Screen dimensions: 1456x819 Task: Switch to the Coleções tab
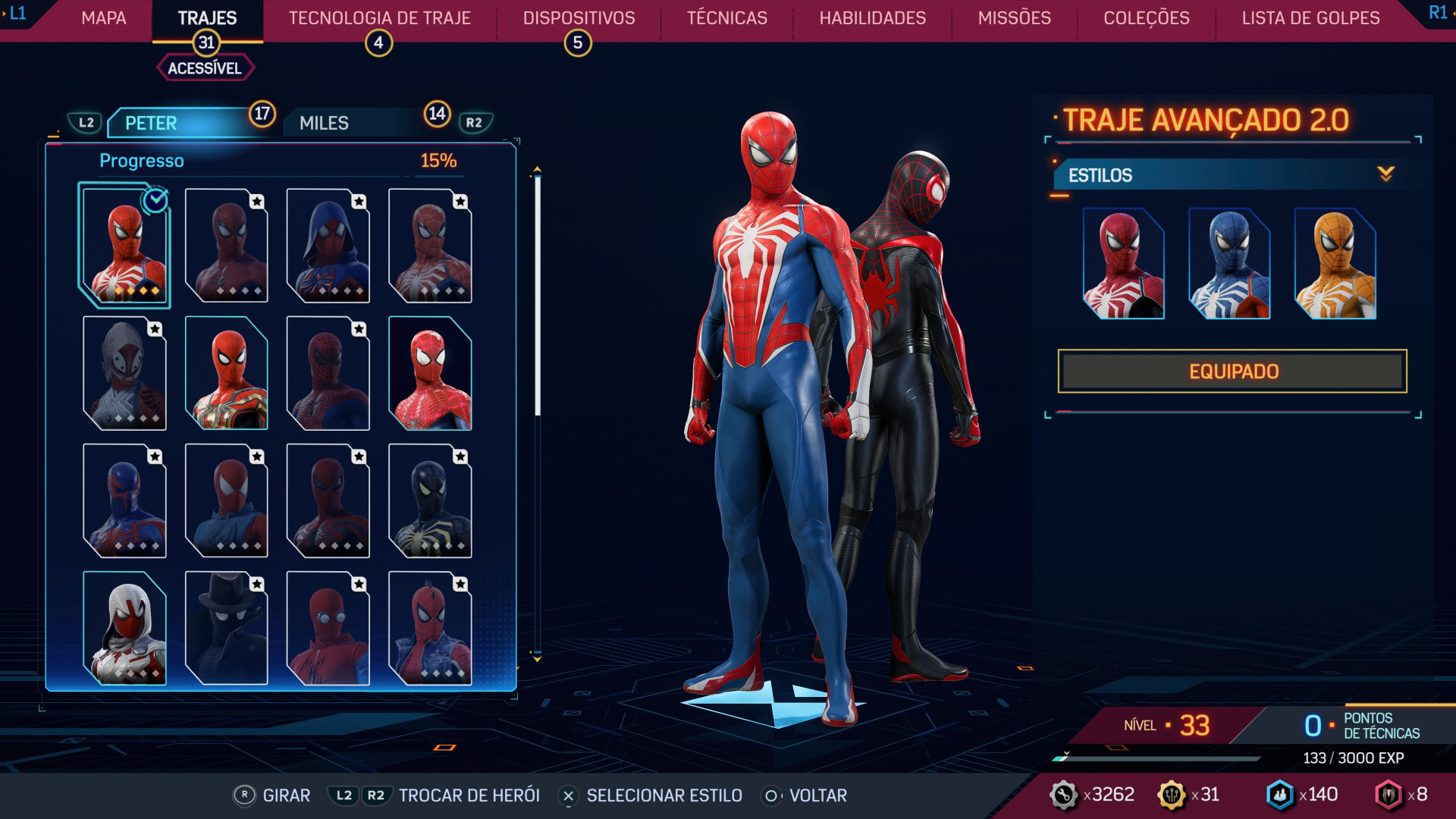pyautogui.click(x=1146, y=18)
